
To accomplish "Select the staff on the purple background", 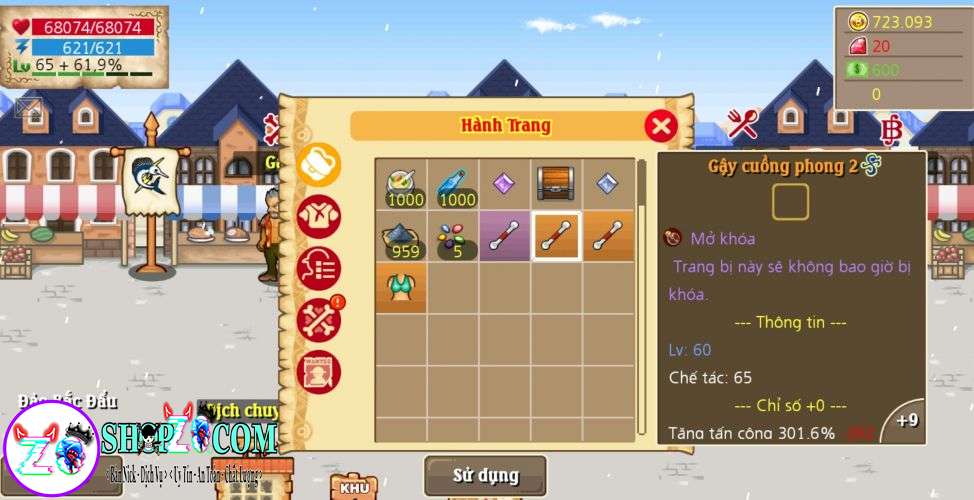I will point(505,236).
